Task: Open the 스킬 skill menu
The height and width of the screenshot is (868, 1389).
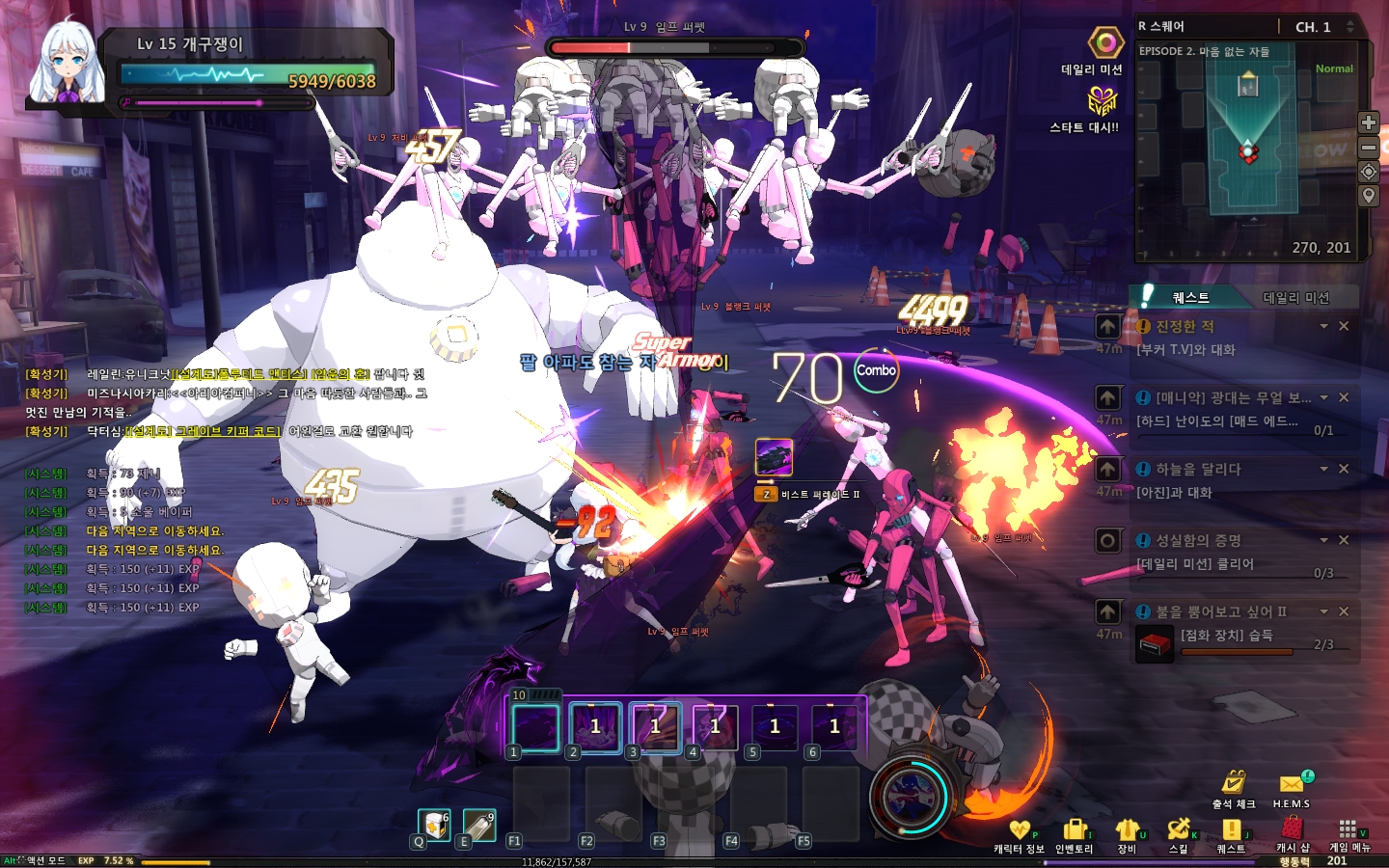Action: (1178, 835)
